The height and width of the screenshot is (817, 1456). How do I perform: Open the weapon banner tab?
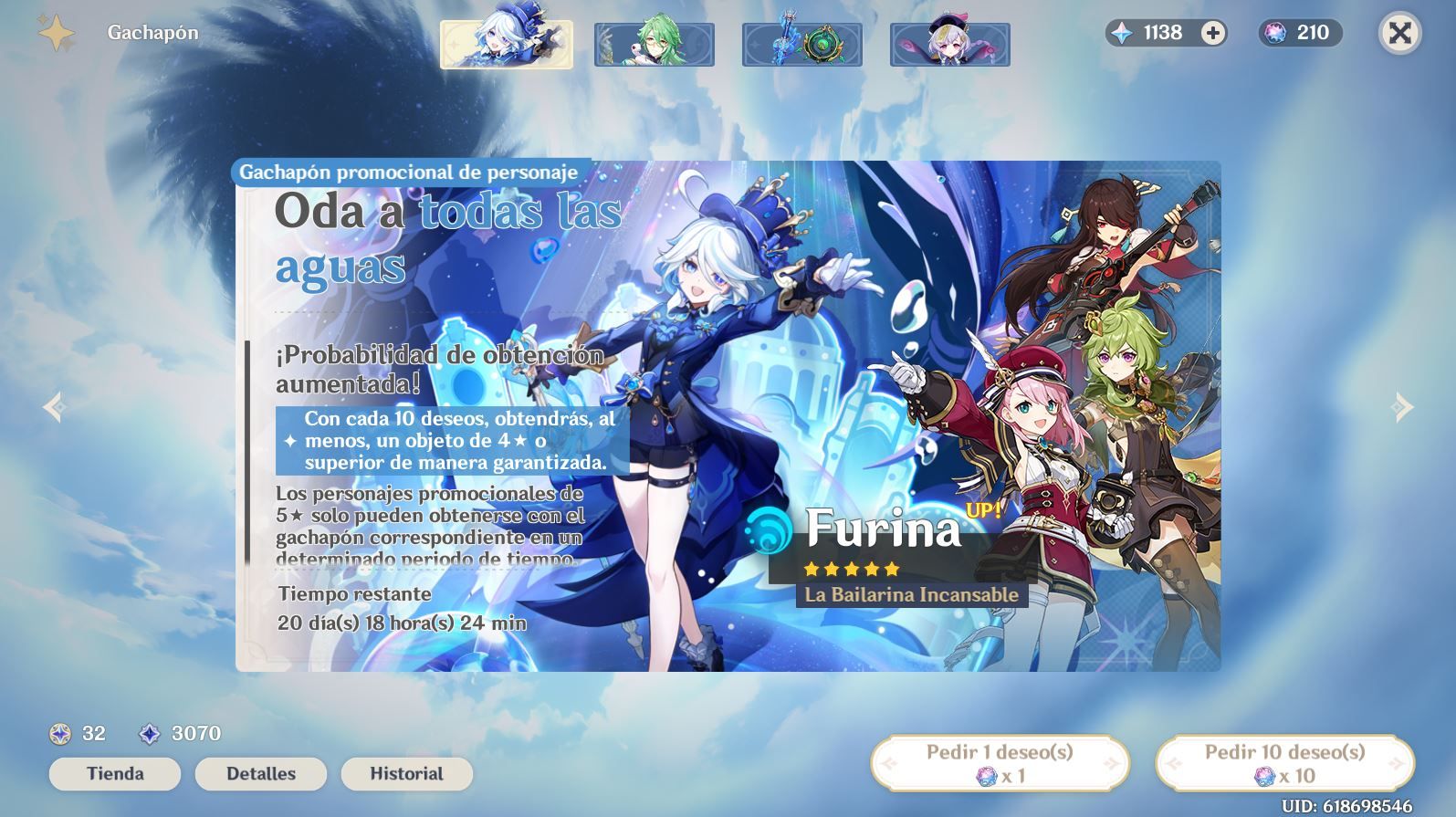point(801,43)
